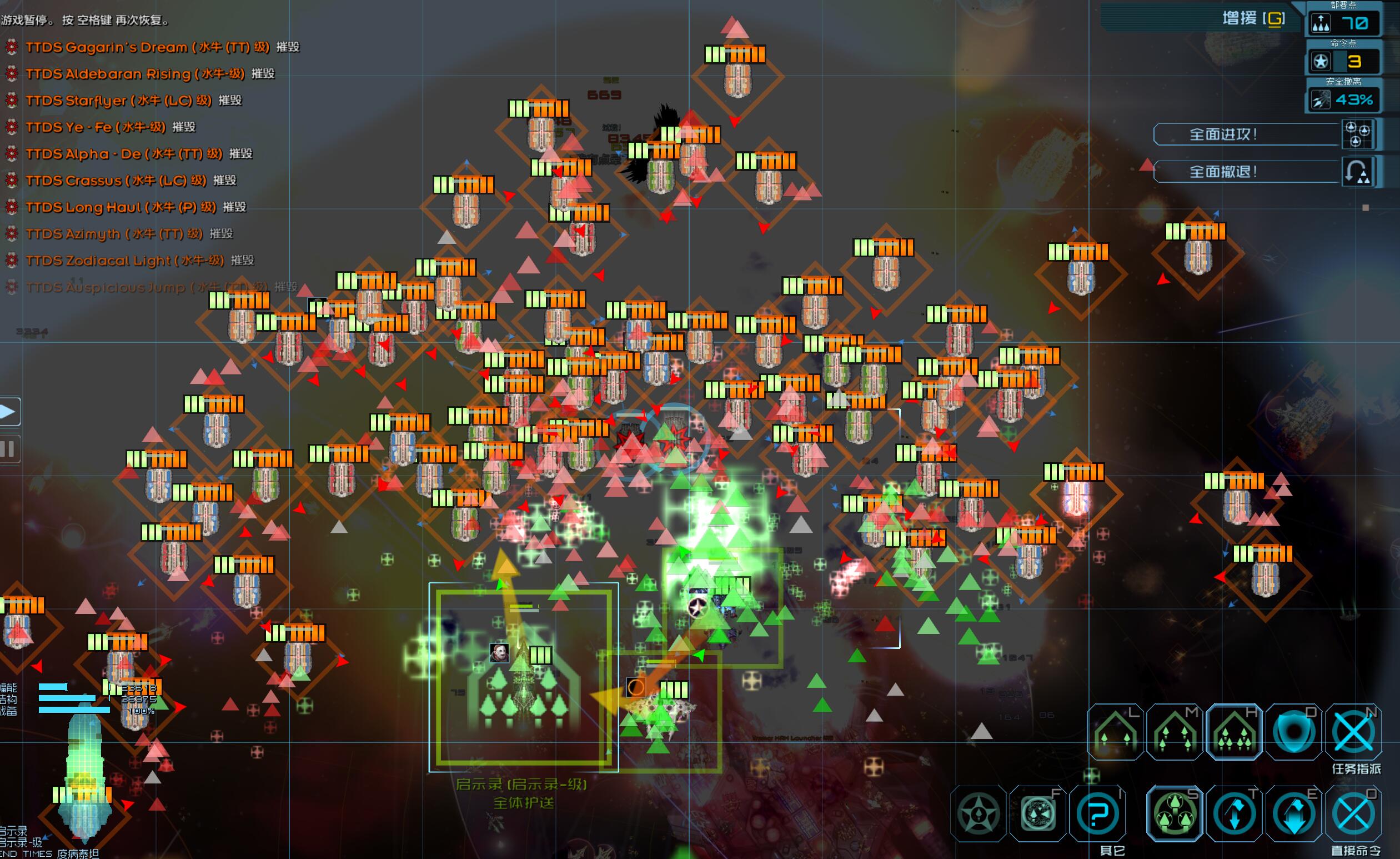The width and height of the screenshot is (1400, 859).
Task: Click the pause button on the left edge
Action: [8, 449]
